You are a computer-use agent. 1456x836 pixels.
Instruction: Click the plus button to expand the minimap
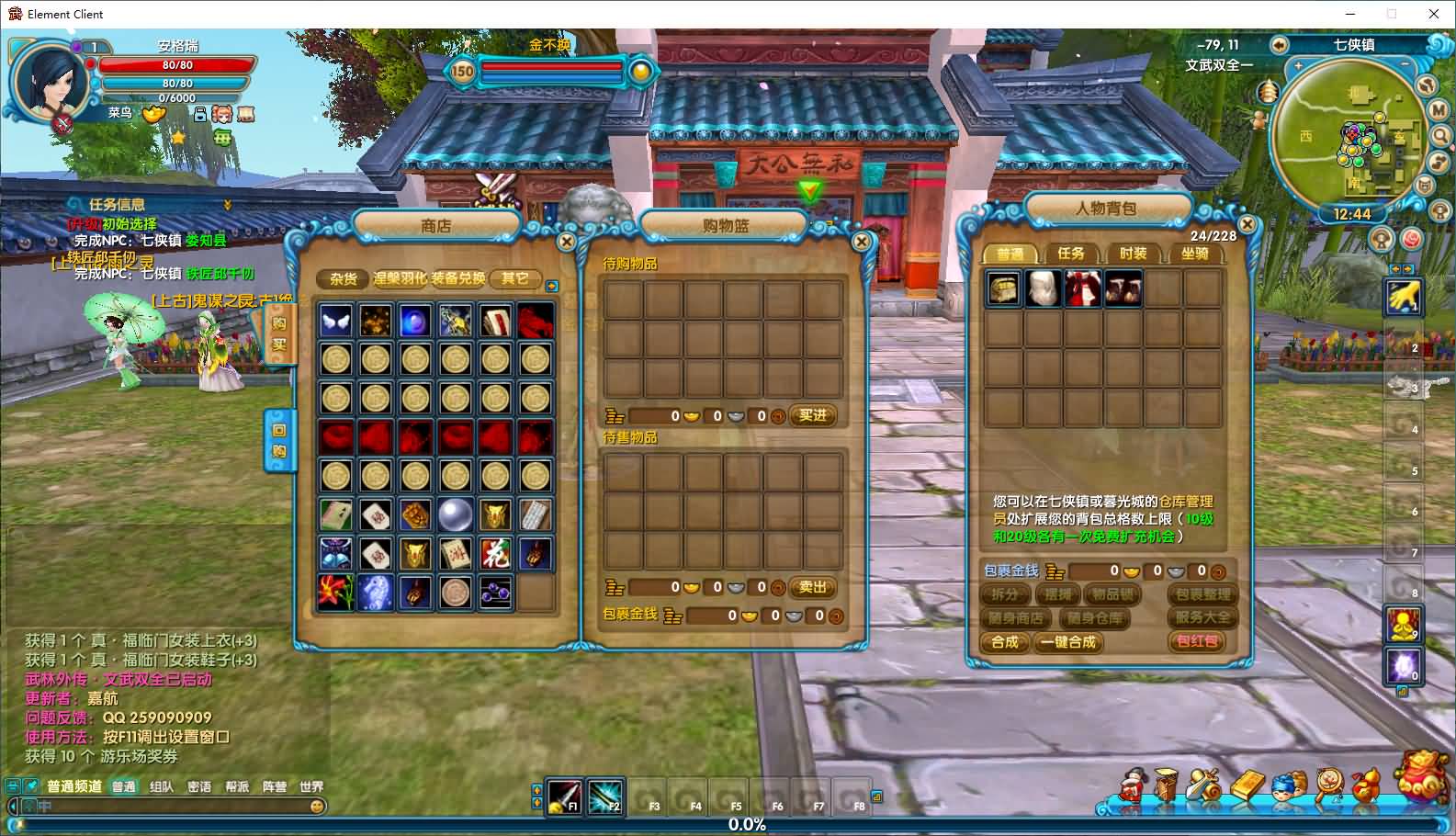[1299, 66]
